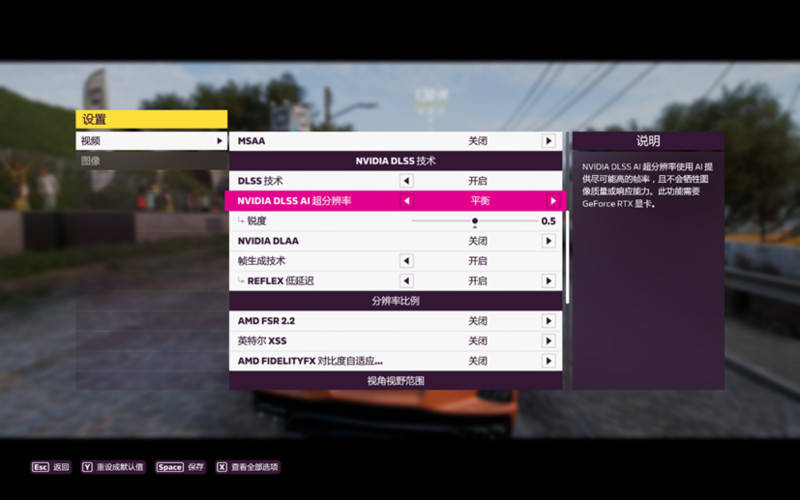This screenshot has height=500, width=800.
Task: Click the 锐度 sharpness slider handle
Action: pos(475,221)
